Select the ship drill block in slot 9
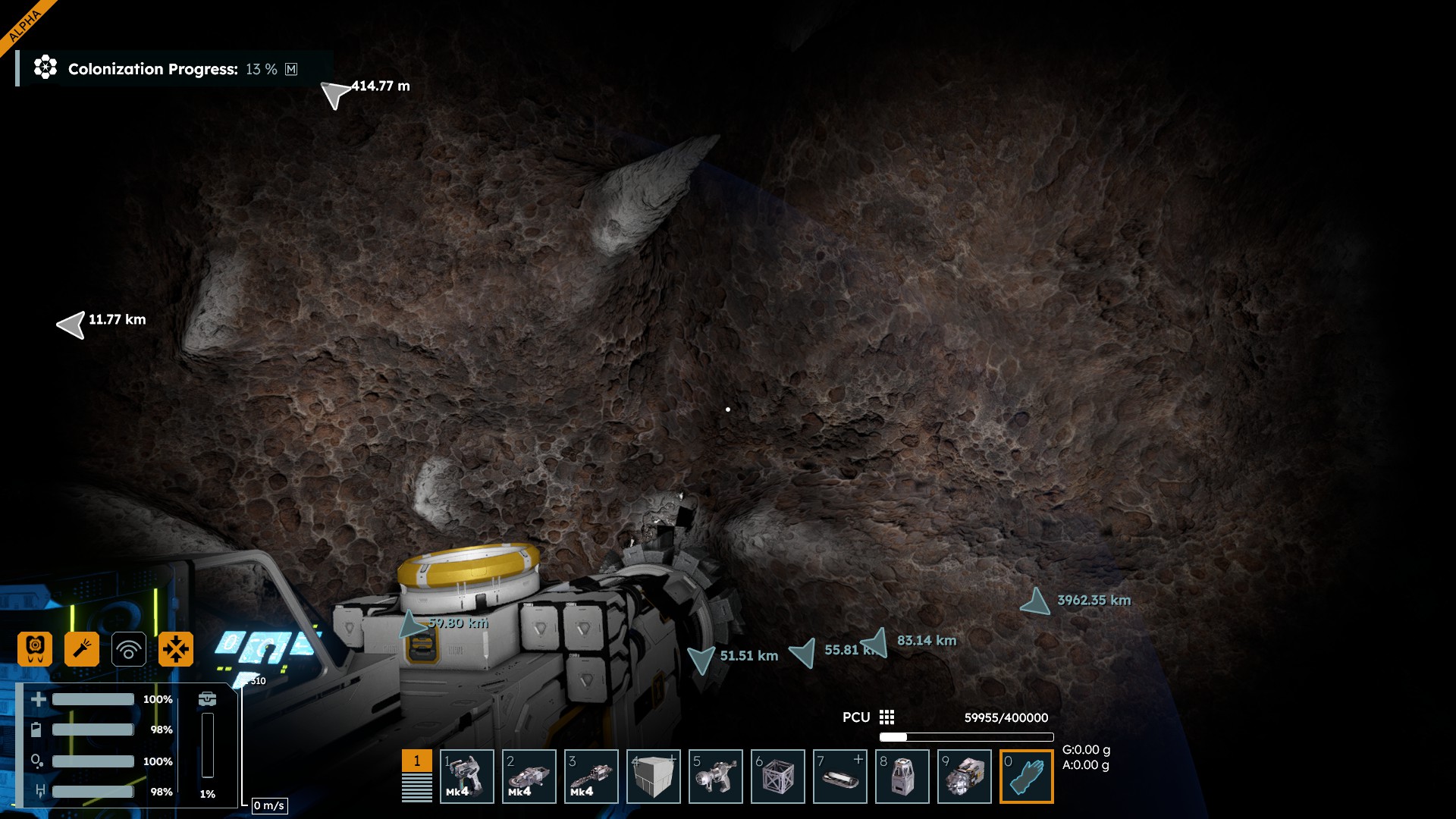Viewport: 1456px width, 819px height. (x=965, y=777)
